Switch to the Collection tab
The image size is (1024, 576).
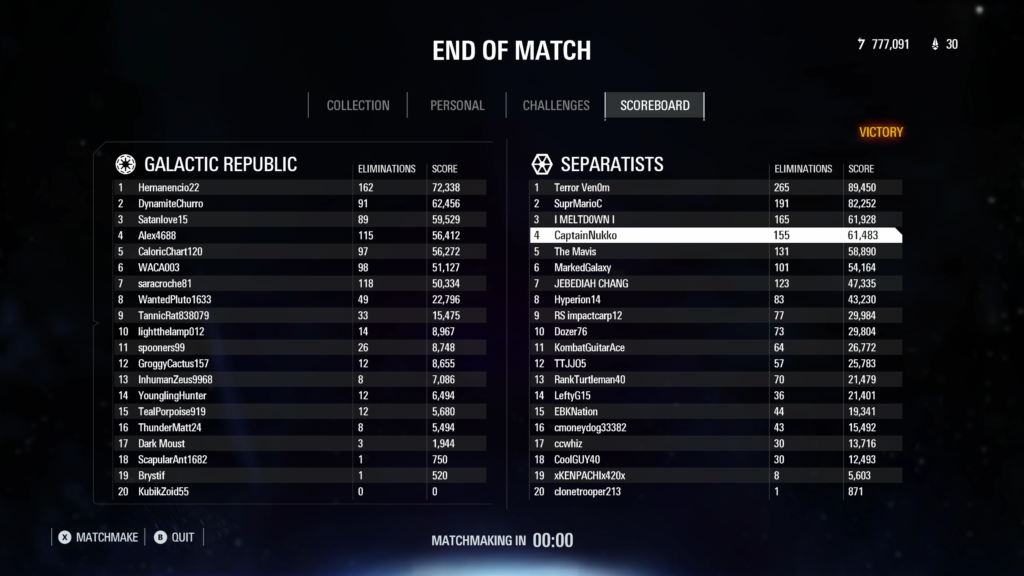click(x=358, y=105)
